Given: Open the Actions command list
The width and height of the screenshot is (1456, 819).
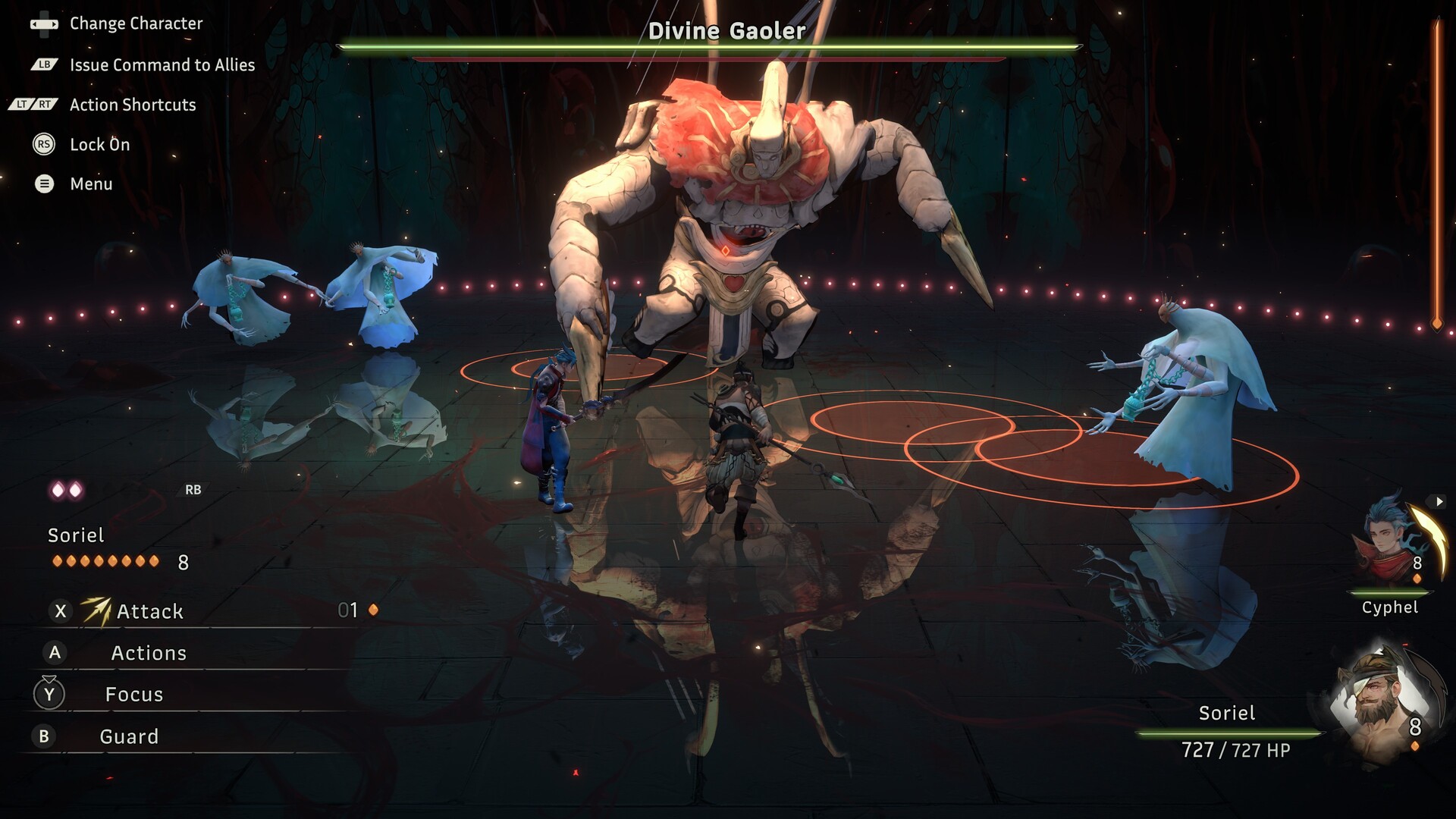Looking at the screenshot, I should coord(149,653).
